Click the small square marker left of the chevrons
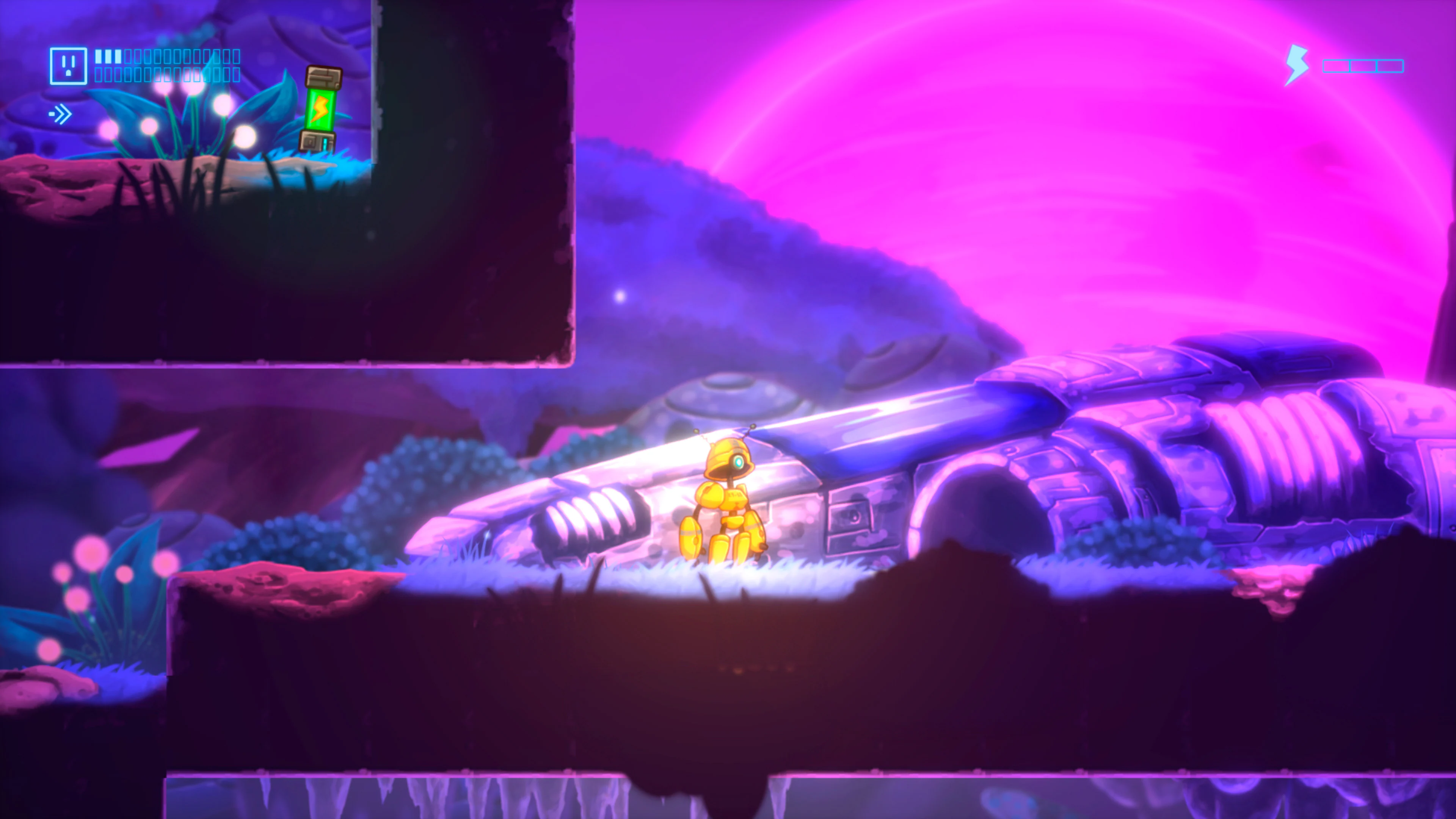 pos(52,115)
